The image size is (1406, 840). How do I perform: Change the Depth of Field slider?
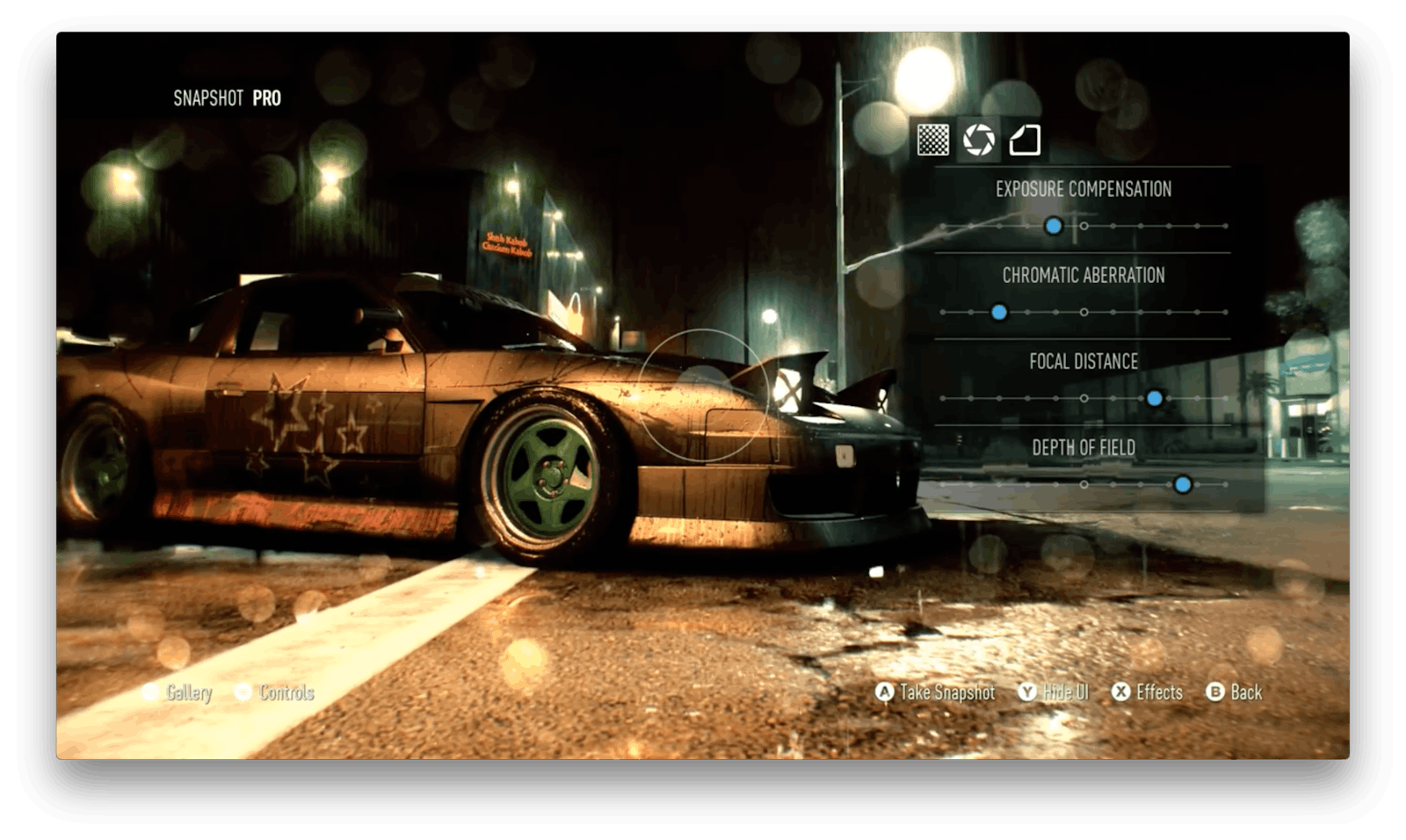coord(1183,484)
